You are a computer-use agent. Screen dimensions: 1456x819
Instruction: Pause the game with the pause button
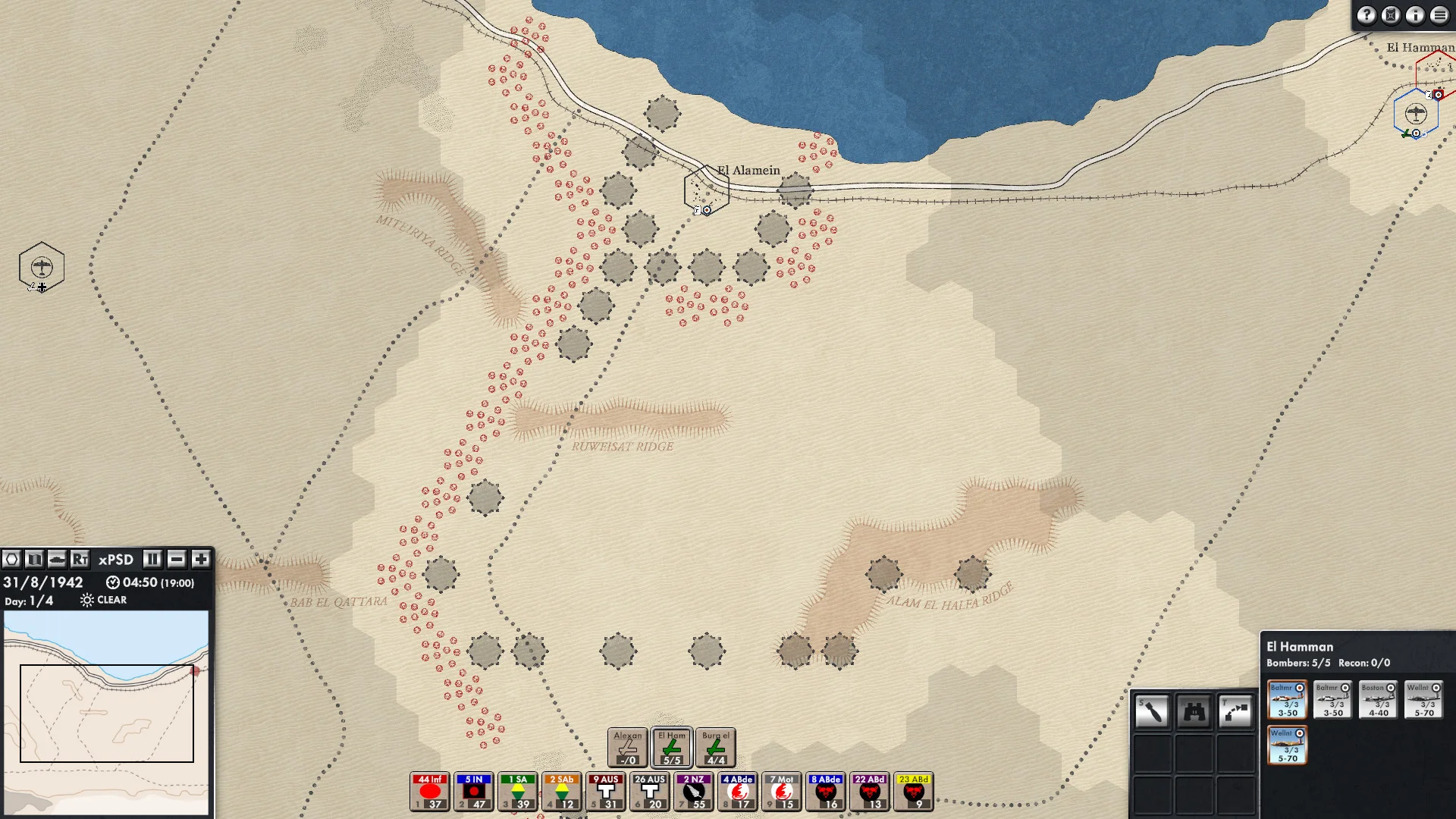152,560
